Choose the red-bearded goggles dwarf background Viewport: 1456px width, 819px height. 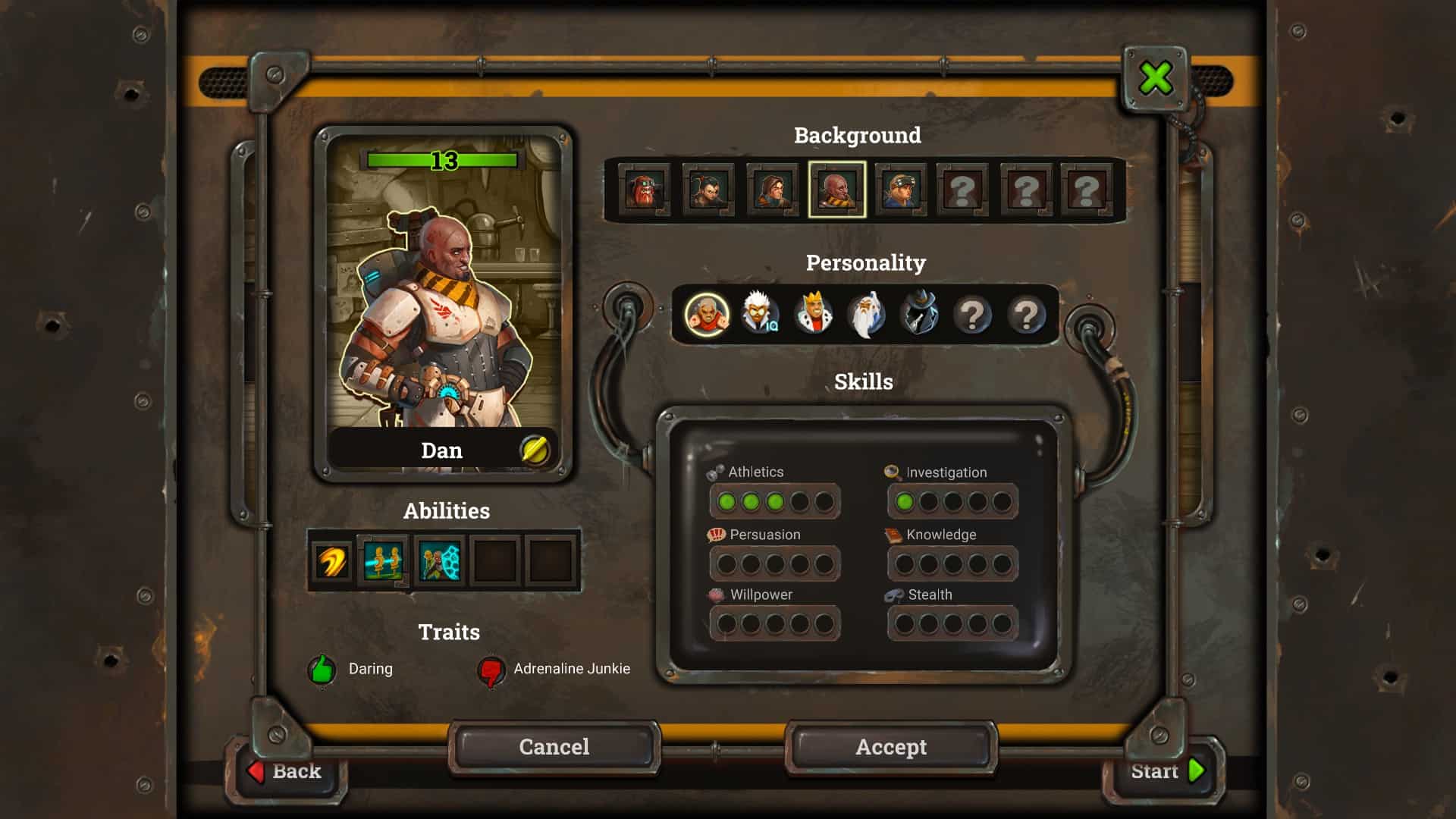(644, 190)
